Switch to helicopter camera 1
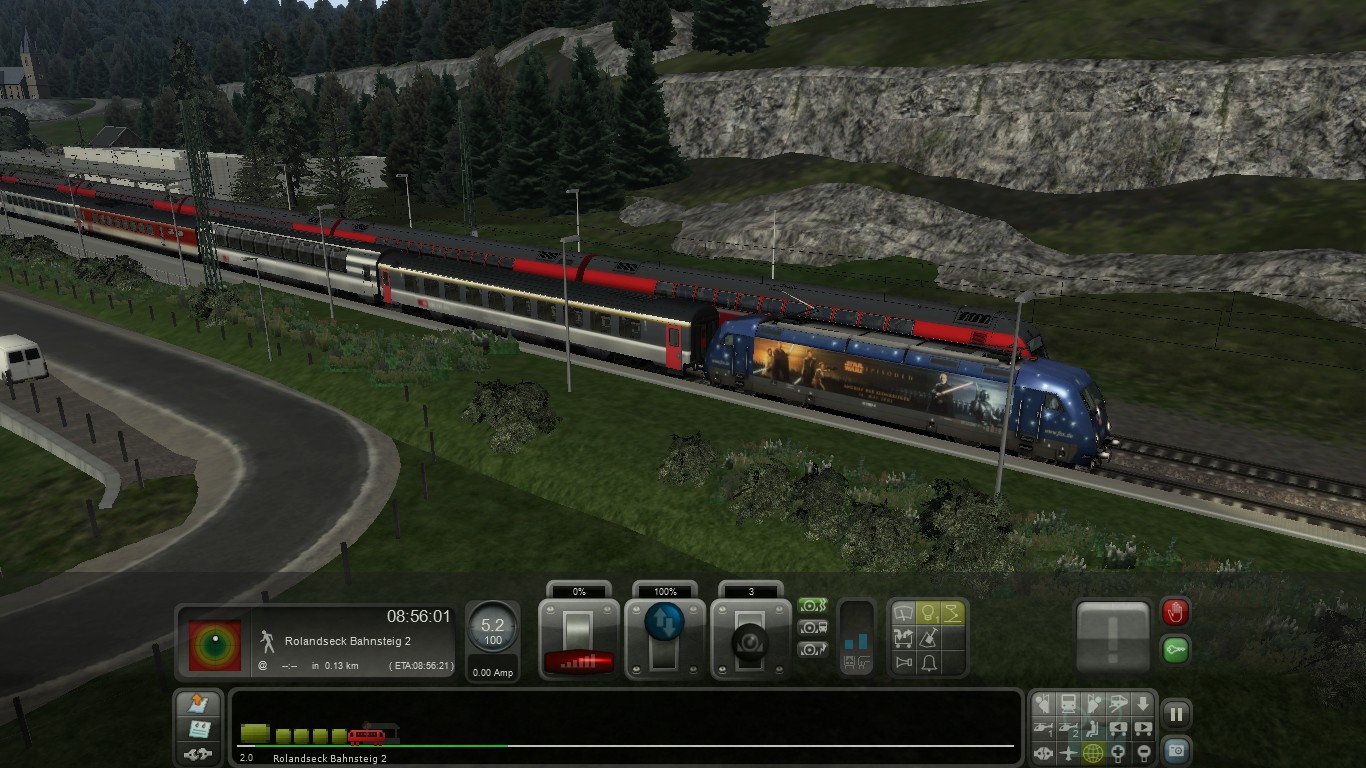1366x768 pixels. (1044, 728)
